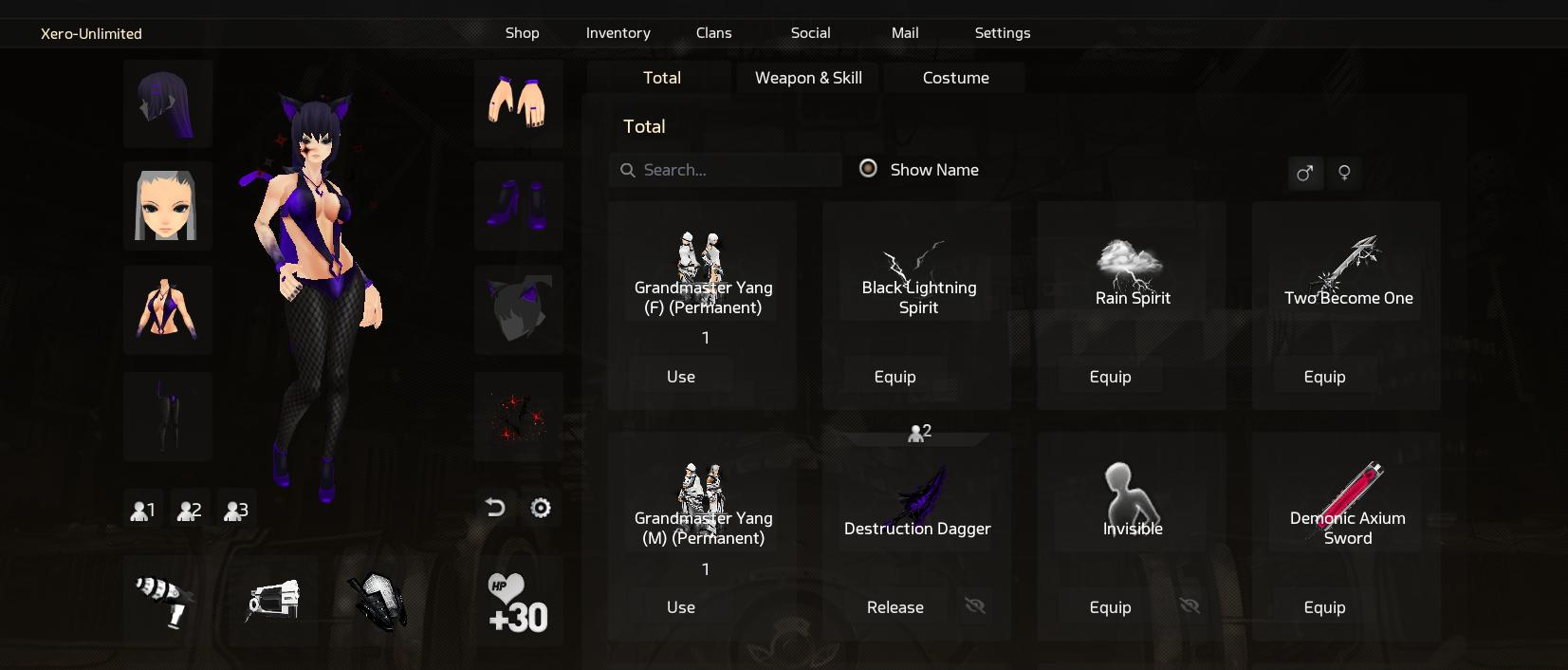Click the item search field
The width and height of the screenshot is (1568, 670).
tap(726, 170)
